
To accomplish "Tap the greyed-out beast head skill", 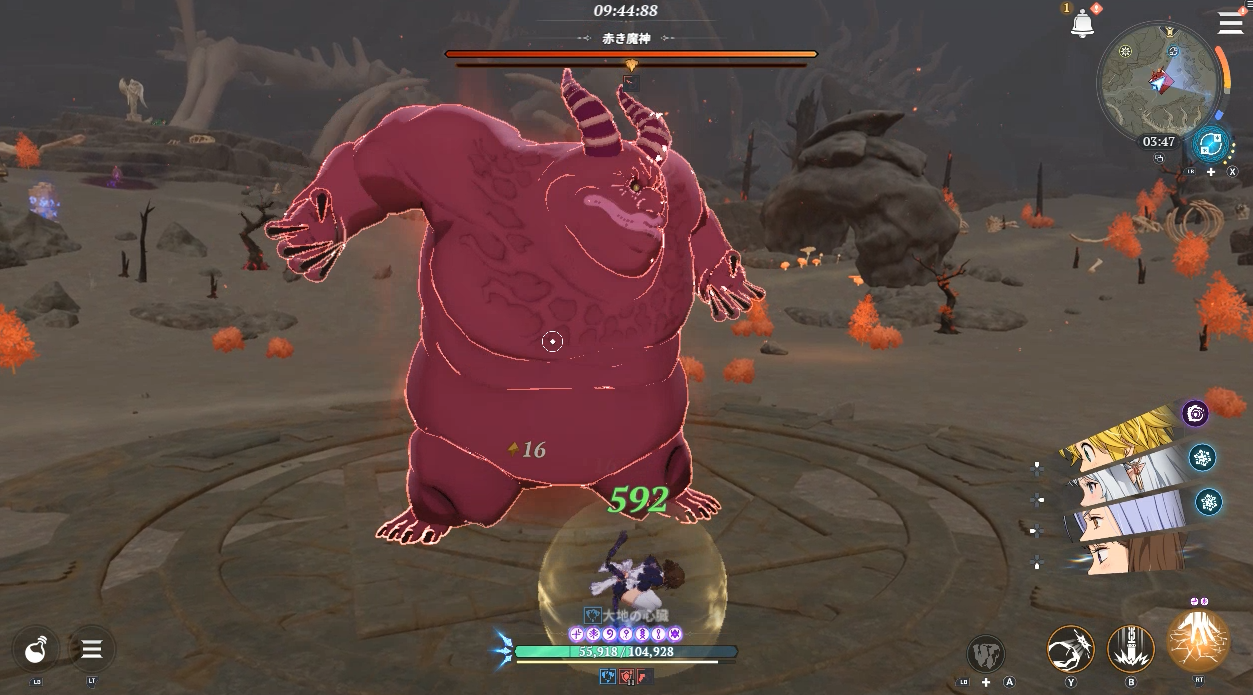I will click(x=986, y=654).
